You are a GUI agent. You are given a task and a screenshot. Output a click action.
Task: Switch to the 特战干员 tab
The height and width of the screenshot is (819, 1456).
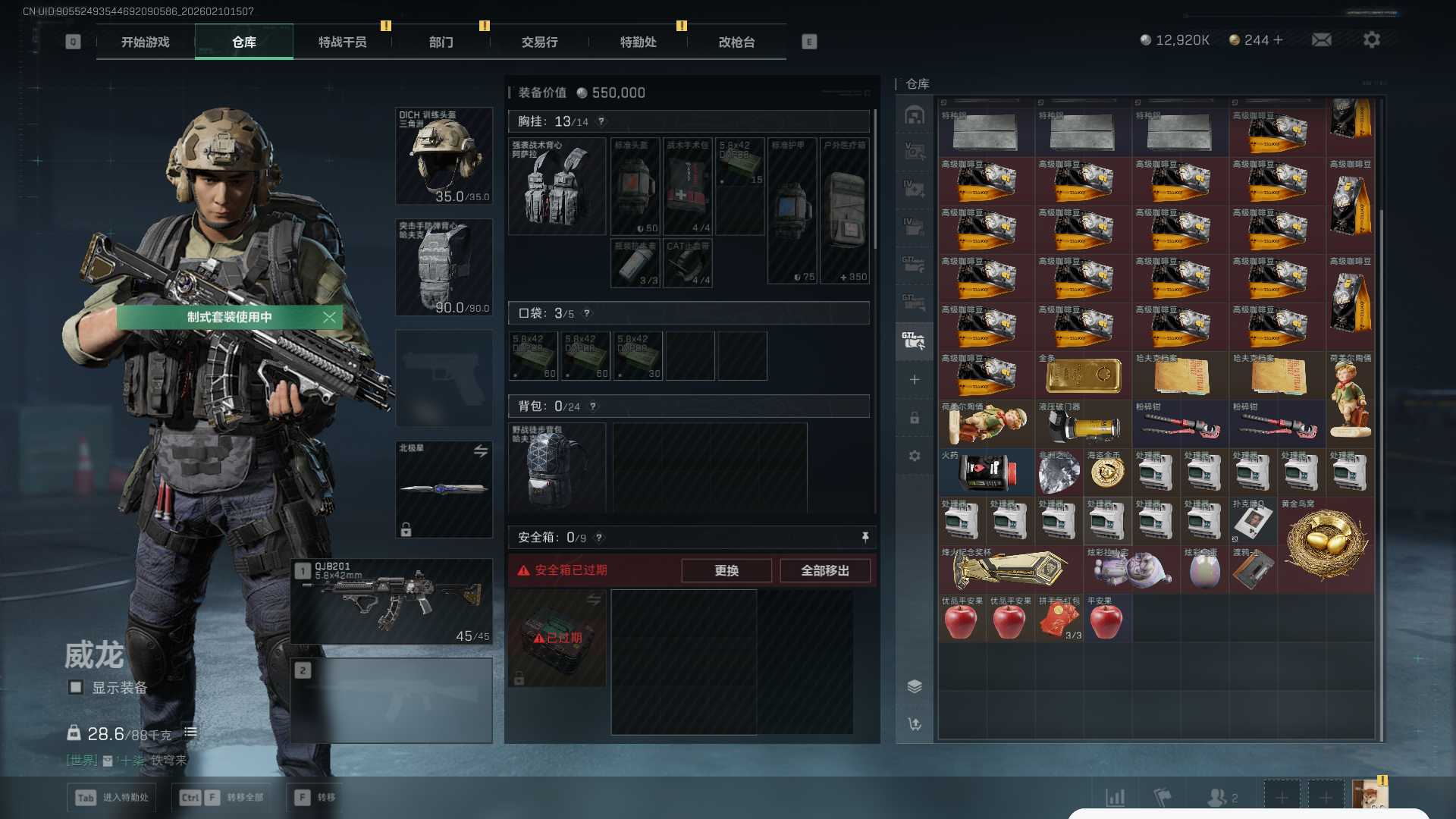pyautogui.click(x=342, y=42)
